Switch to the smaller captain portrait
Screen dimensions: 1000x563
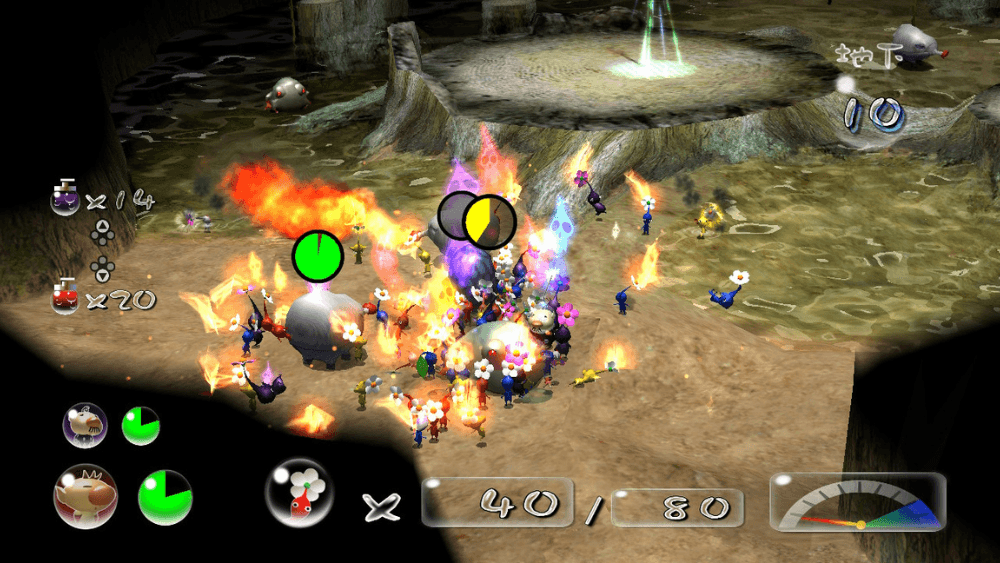point(83,425)
